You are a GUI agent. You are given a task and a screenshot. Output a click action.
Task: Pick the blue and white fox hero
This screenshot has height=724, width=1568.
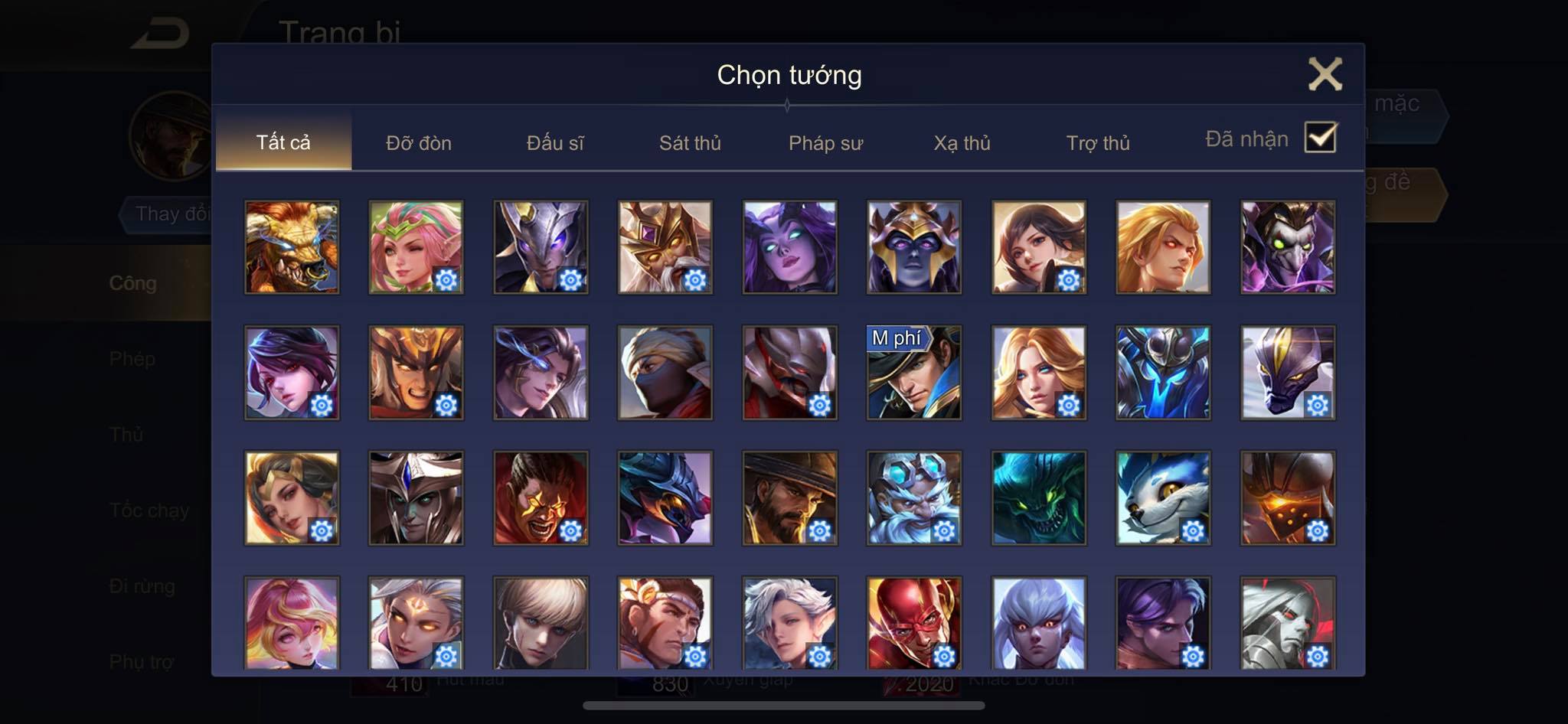coord(1163,498)
